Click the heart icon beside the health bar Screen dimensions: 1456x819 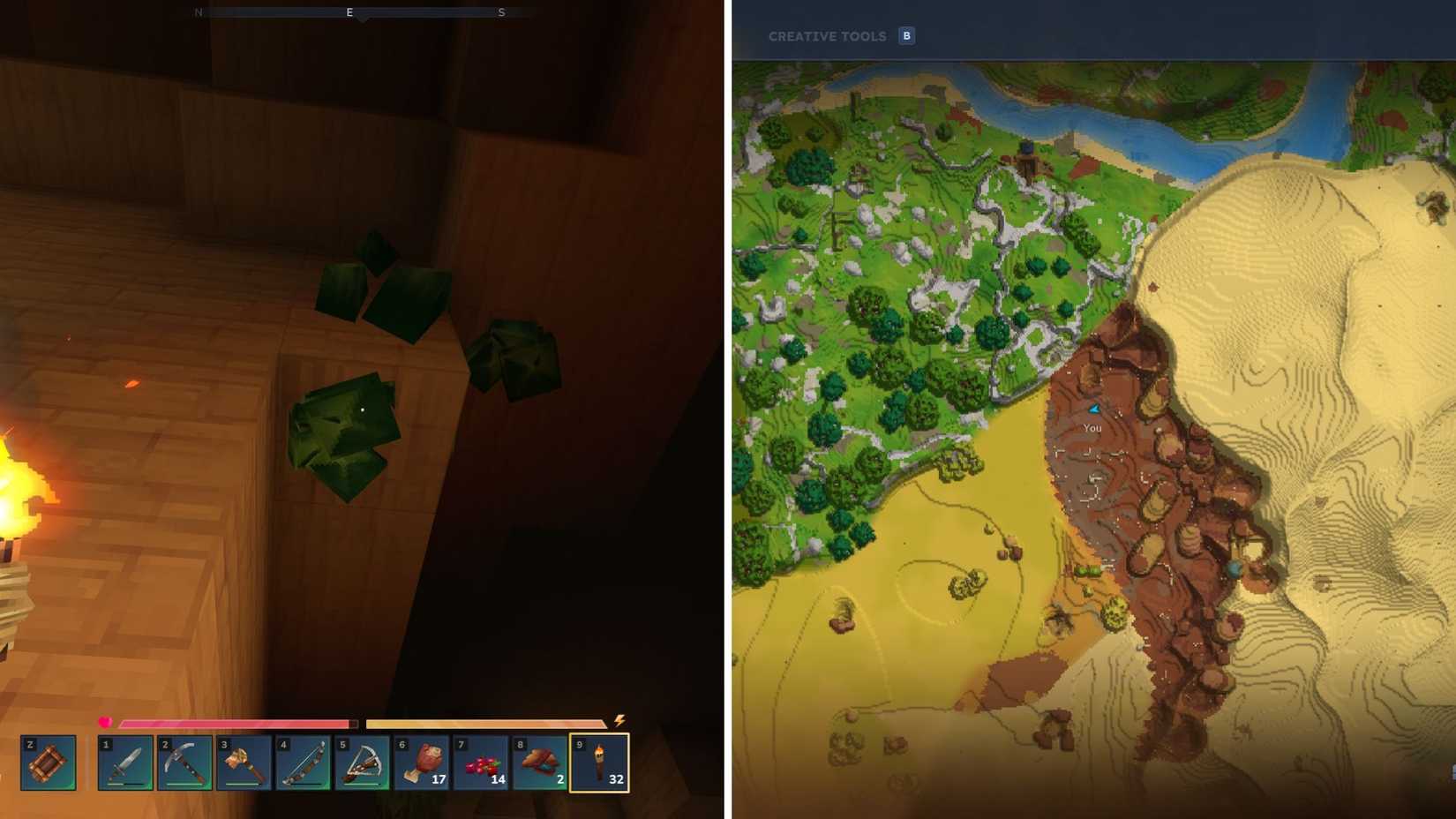tap(106, 722)
